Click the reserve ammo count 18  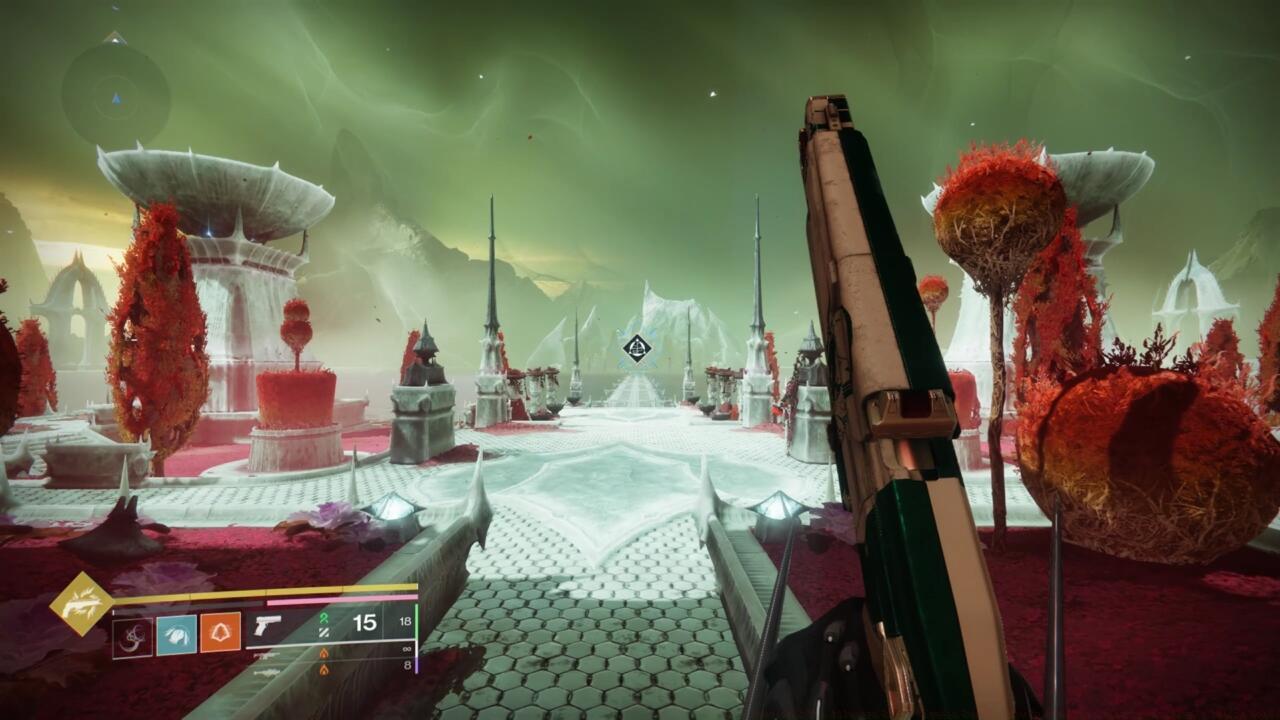[406, 621]
